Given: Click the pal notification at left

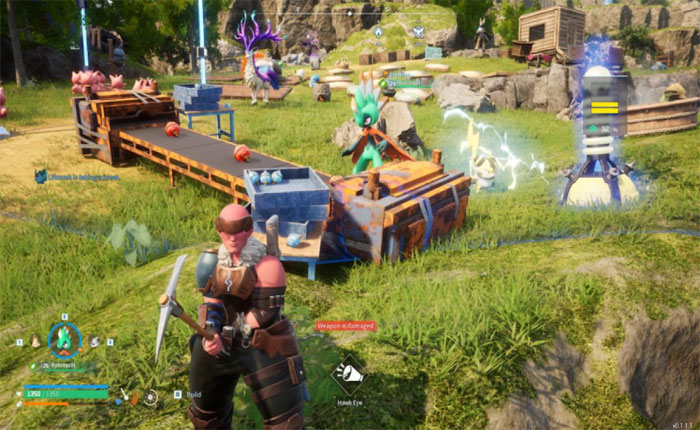Looking at the screenshot, I should coord(78,176).
